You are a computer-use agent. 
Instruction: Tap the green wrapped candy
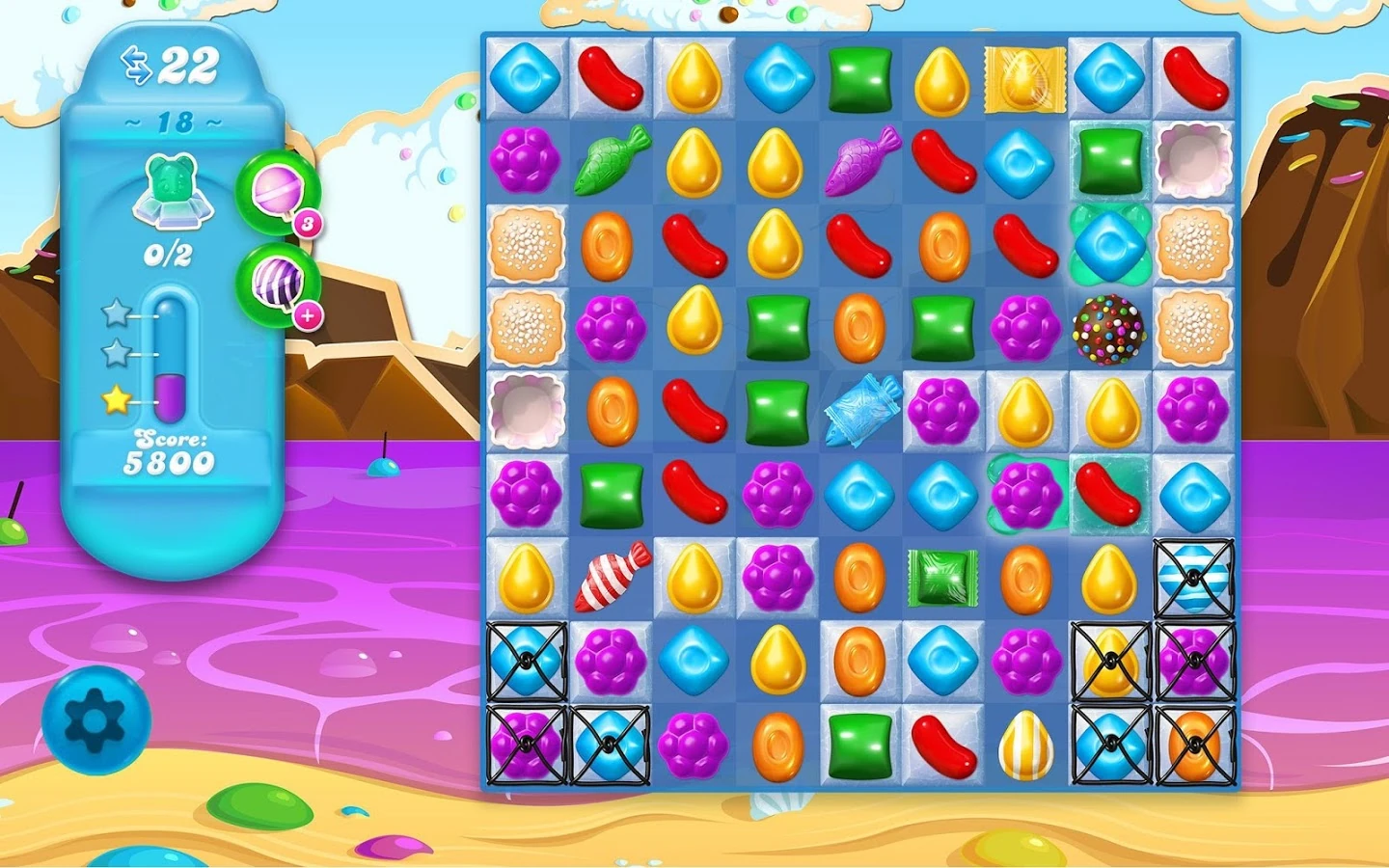(940, 579)
